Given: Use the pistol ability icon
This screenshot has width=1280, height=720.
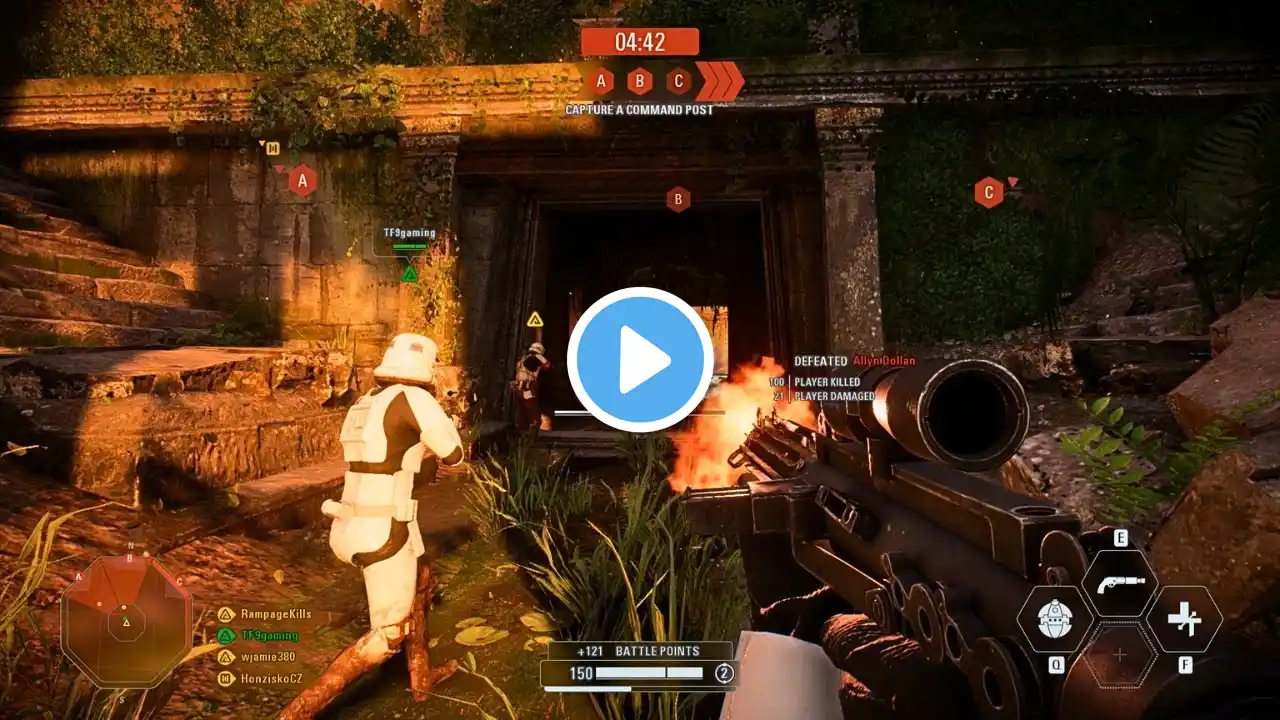Looking at the screenshot, I should 1119,583.
